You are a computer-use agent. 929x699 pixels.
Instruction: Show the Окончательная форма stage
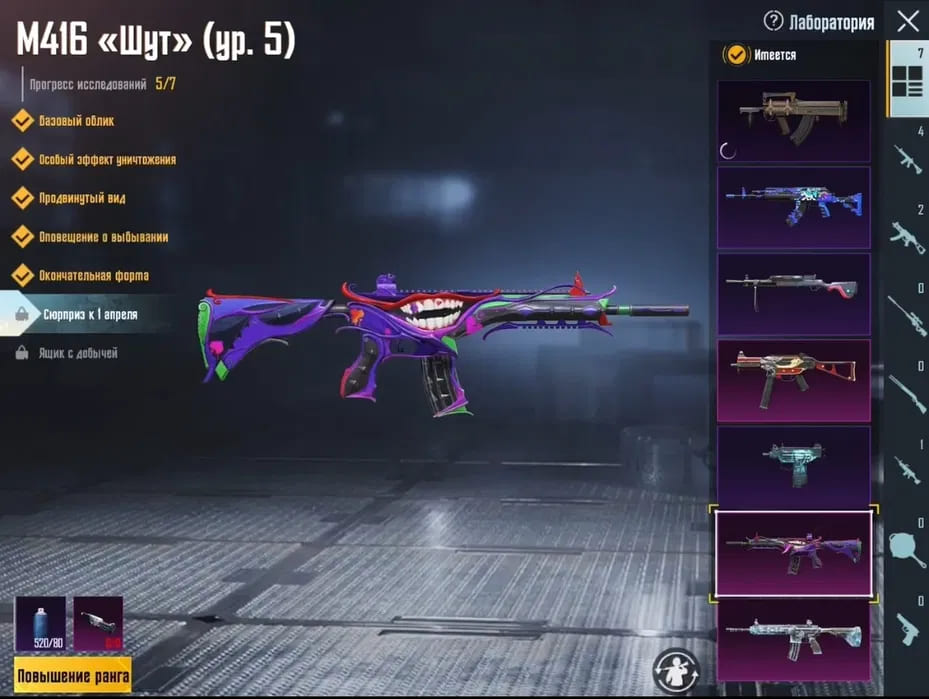[93, 275]
